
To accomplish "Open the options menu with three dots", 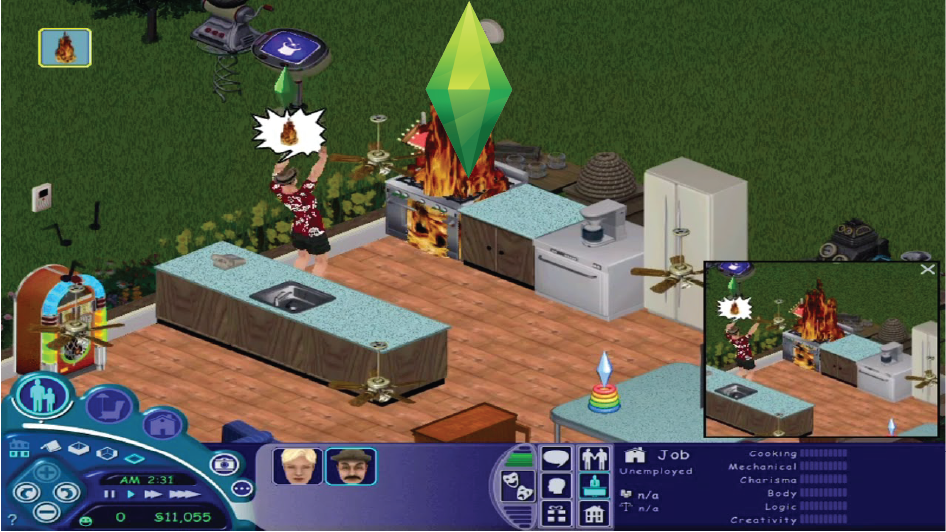I will (x=242, y=489).
